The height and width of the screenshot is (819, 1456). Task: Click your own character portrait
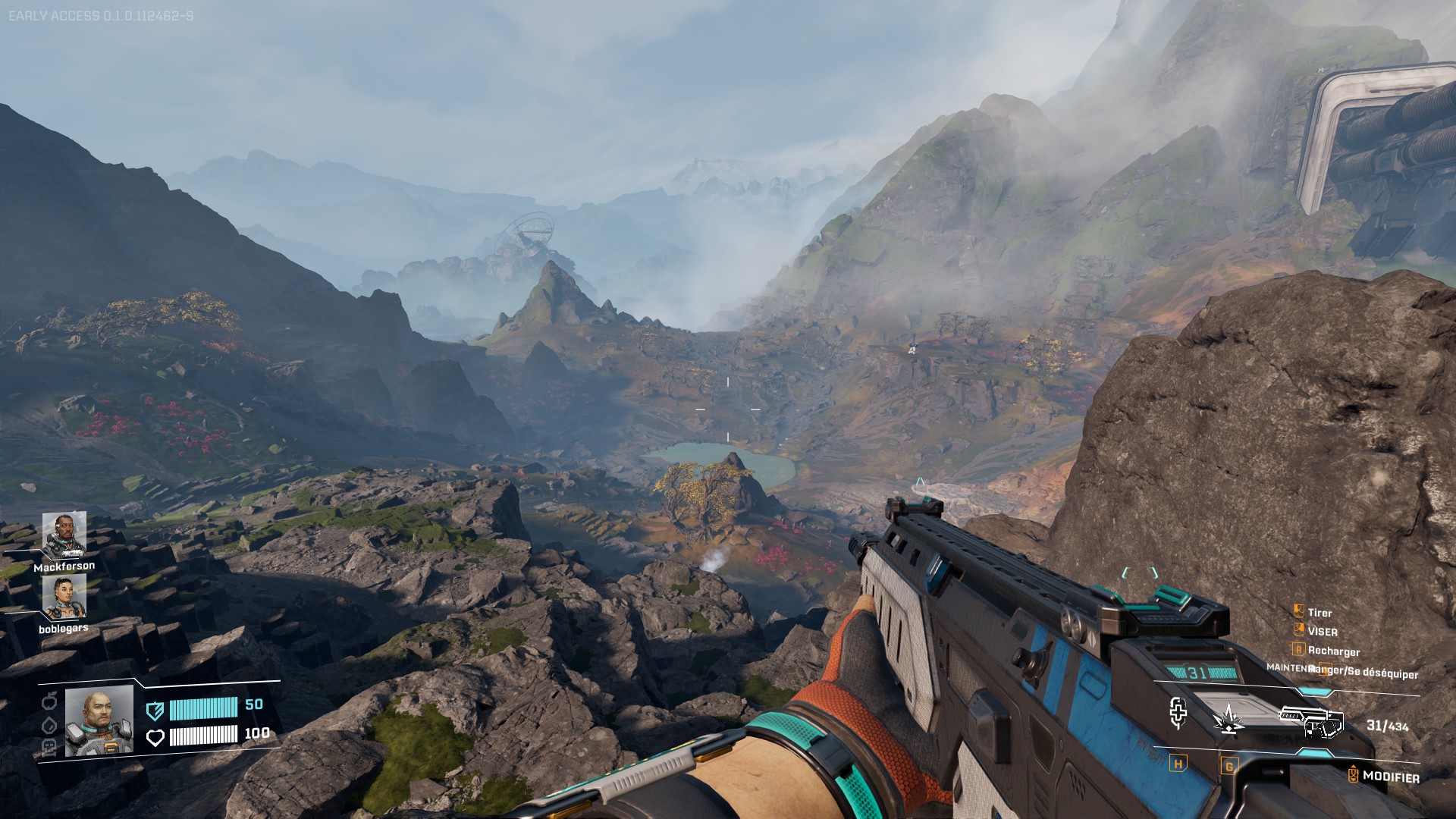[99, 721]
